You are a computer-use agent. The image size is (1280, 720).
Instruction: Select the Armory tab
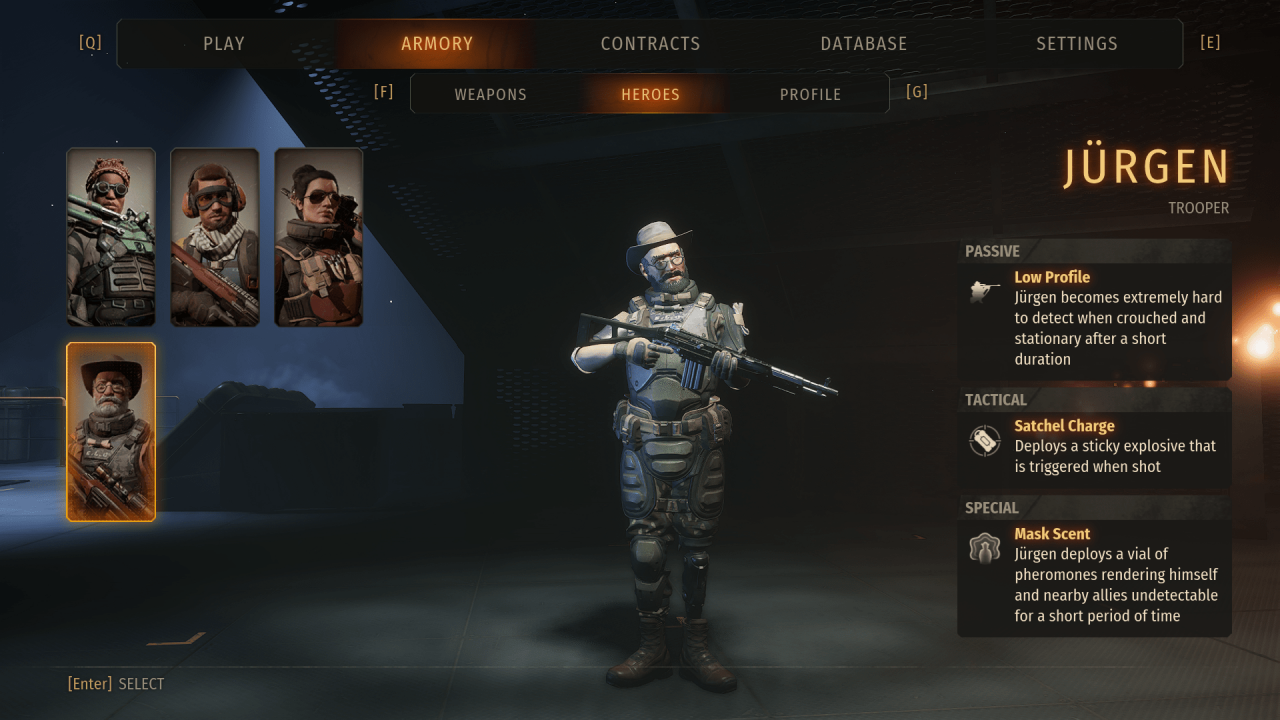pyautogui.click(x=437, y=44)
